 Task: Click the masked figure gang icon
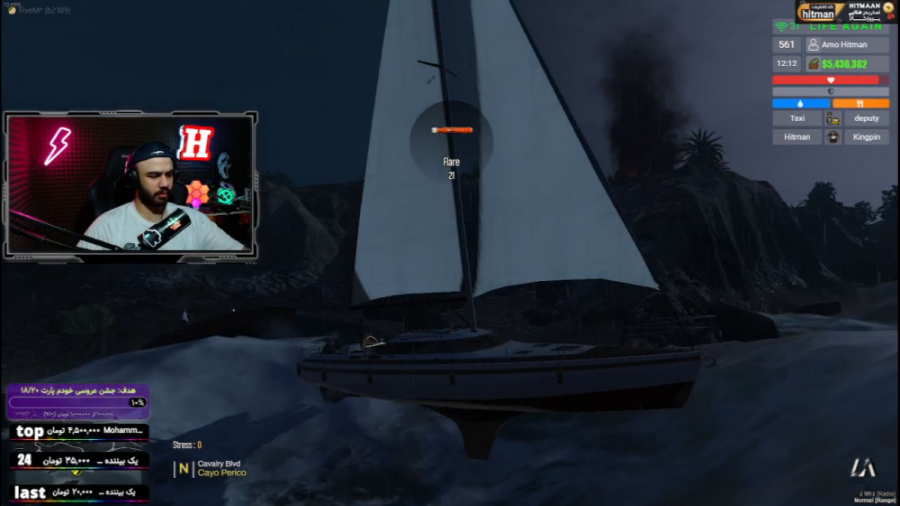[831, 137]
